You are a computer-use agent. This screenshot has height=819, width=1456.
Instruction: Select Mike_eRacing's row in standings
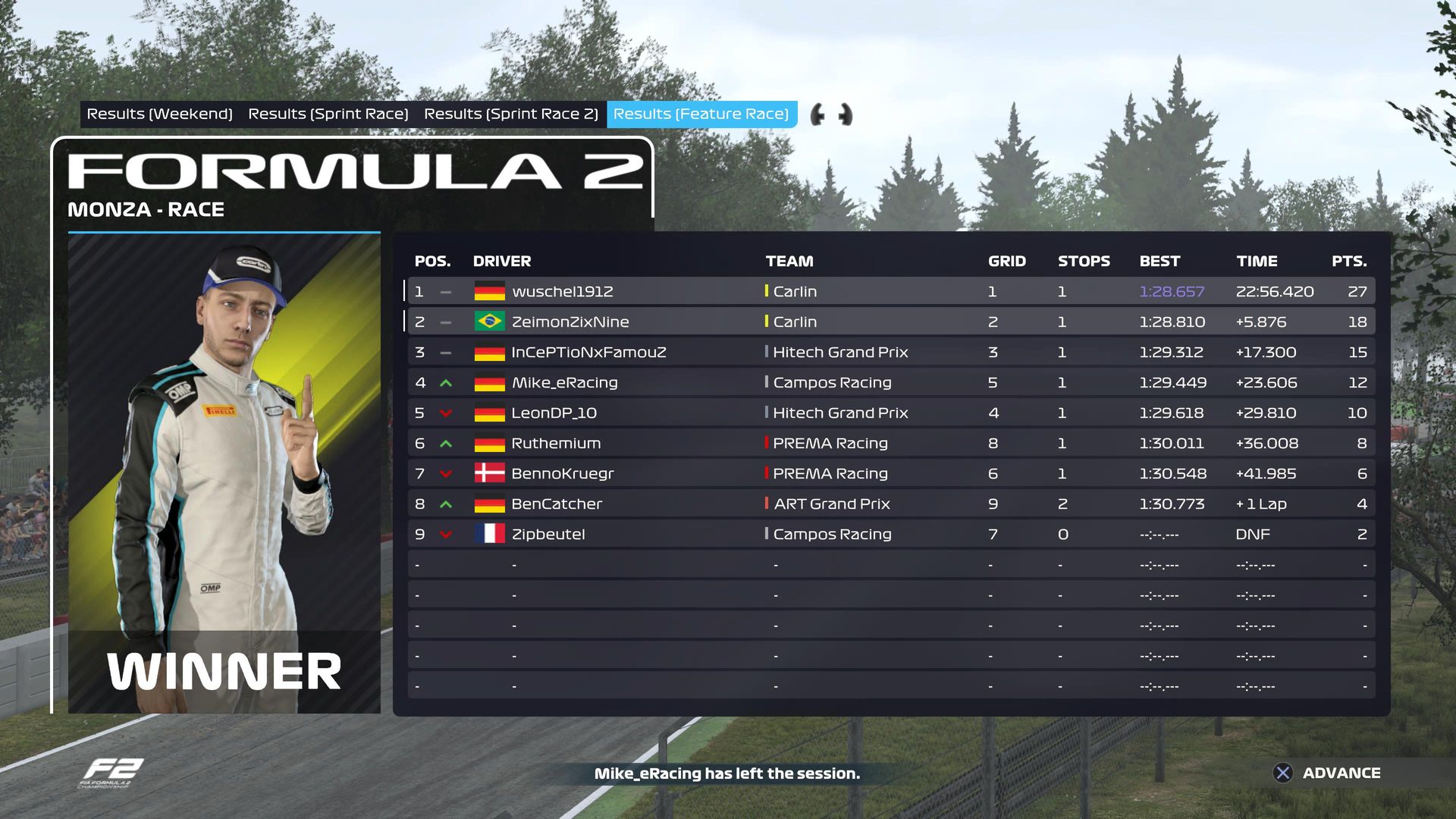pyautogui.click(x=890, y=382)
